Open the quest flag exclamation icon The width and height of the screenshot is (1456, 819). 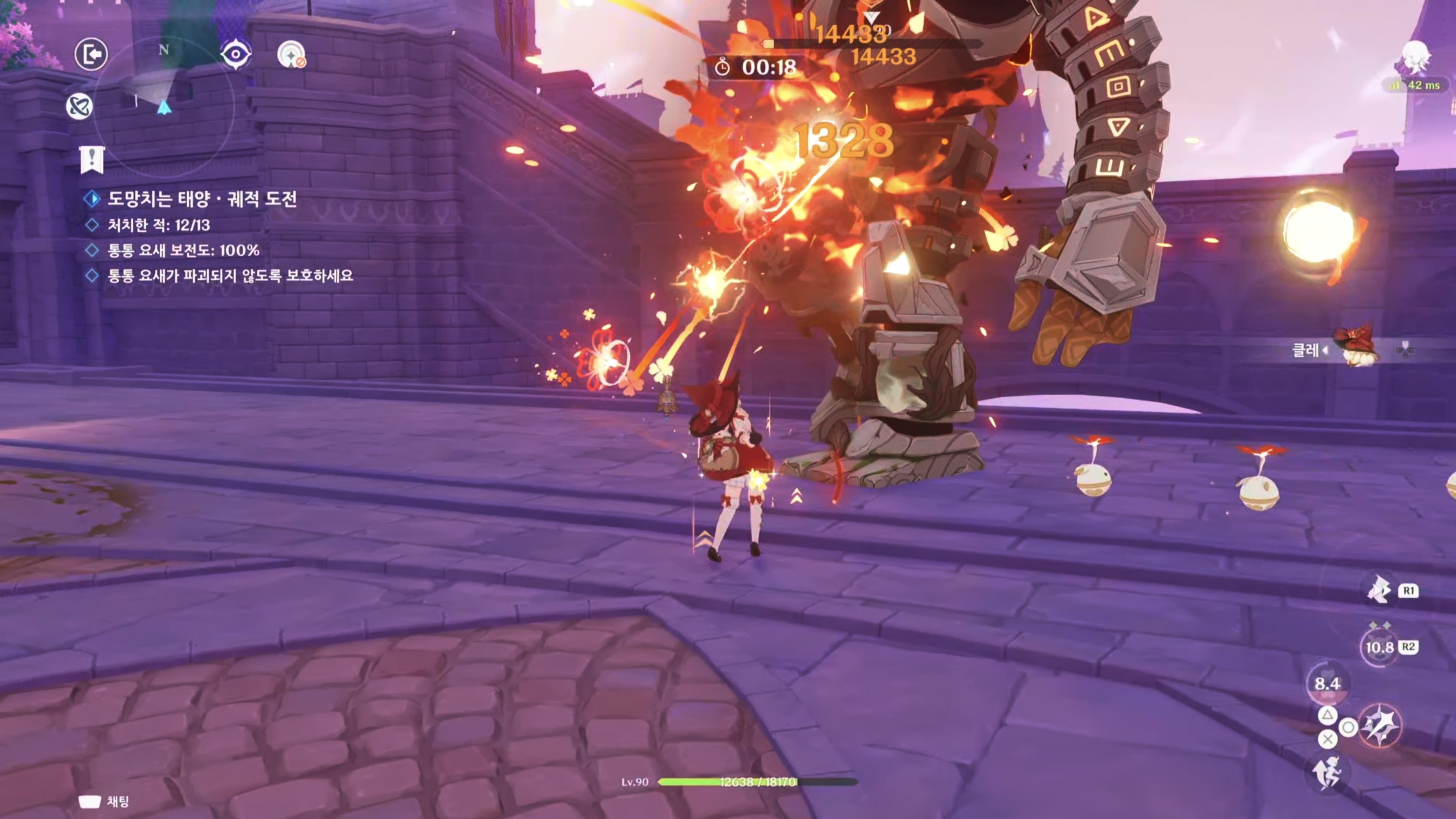coord(92,160)
